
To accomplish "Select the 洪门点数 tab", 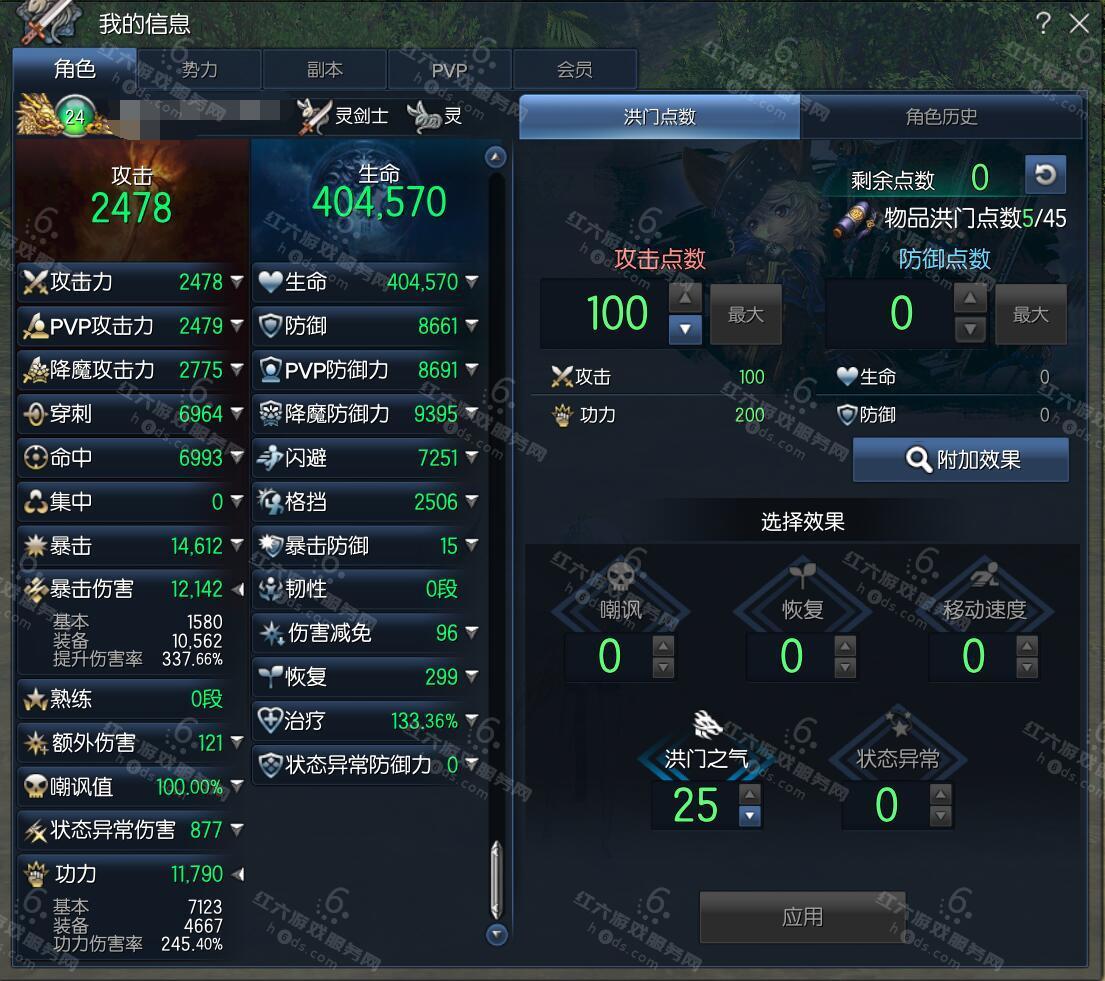I will point(660,117).
